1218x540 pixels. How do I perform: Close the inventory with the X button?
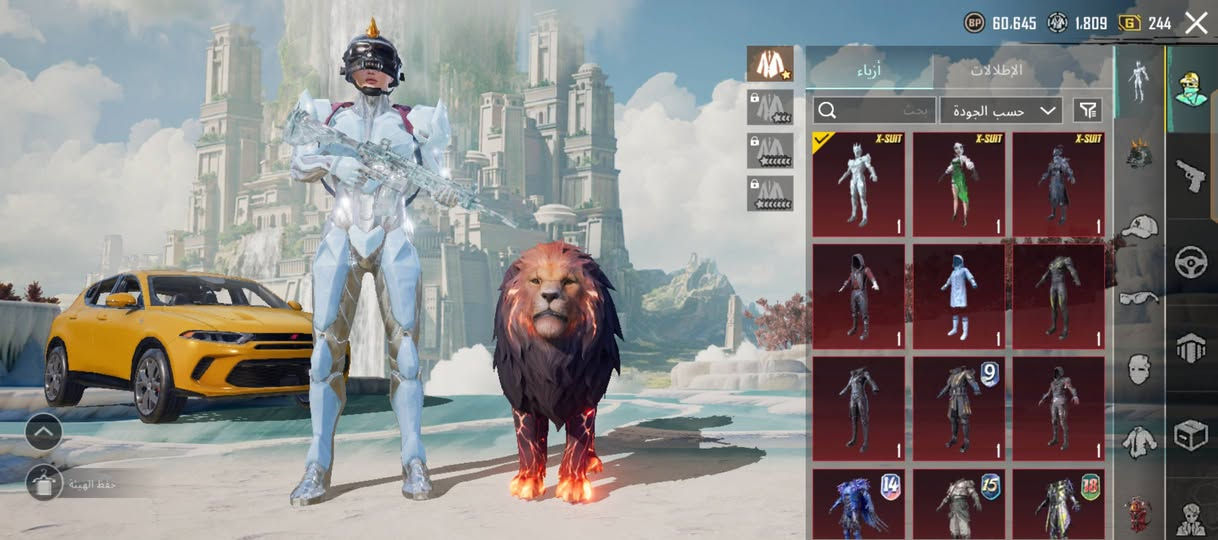coord(1196,23)
